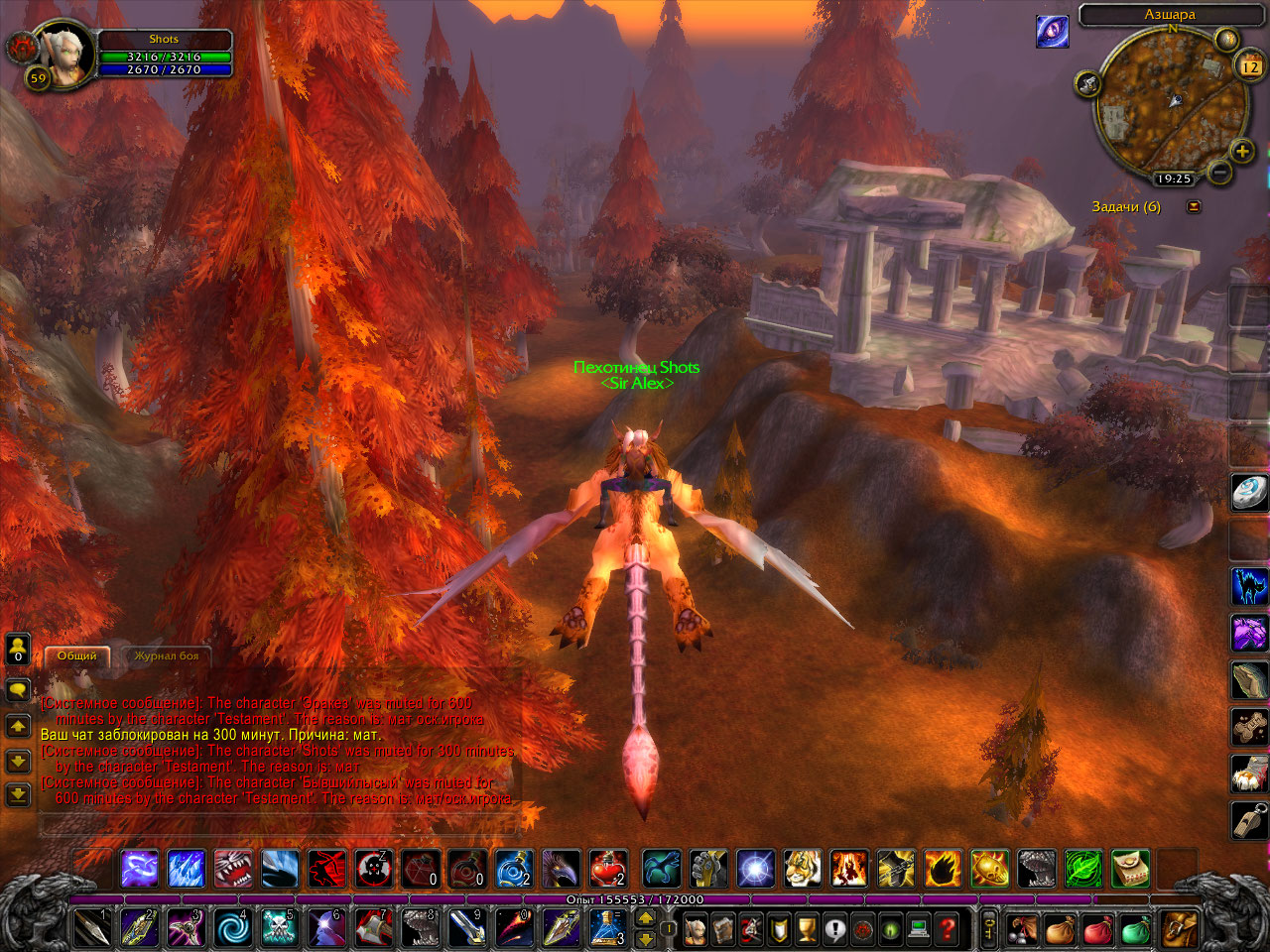Click the purple dragon eye buff icon
The image size is (1270, 952).
[1052, 31]
